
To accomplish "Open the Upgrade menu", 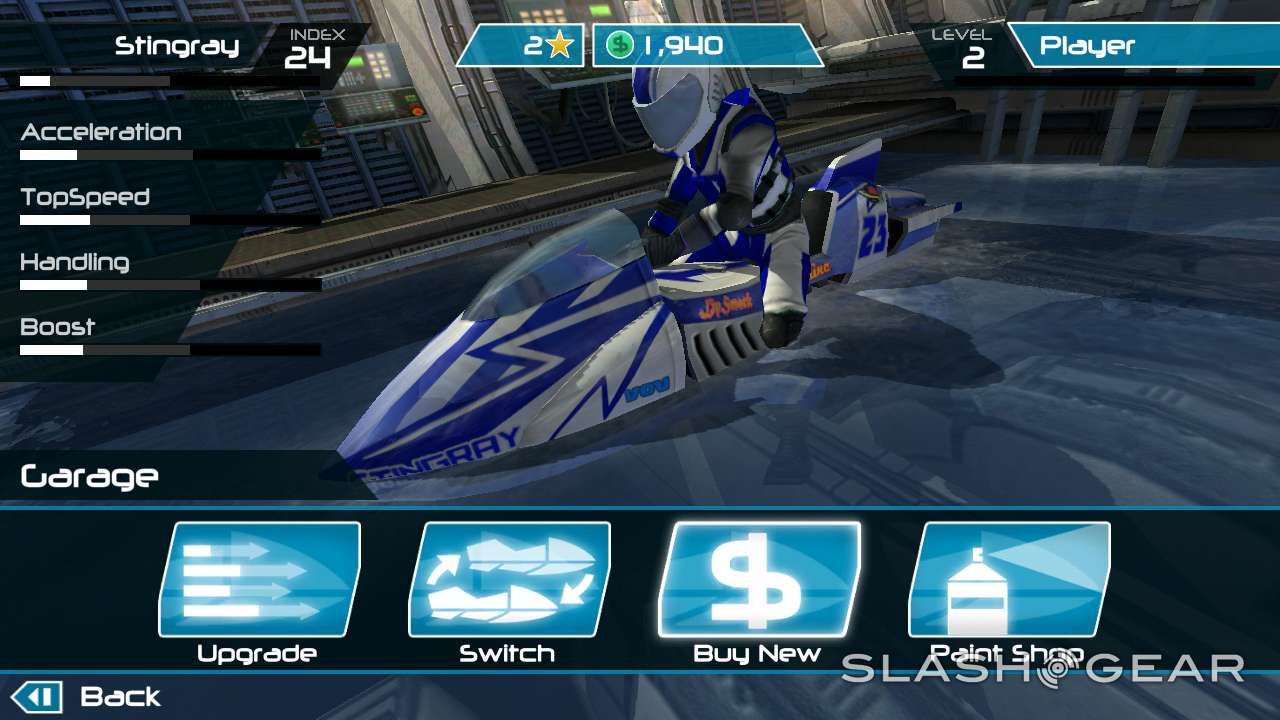I will point(259,581).
